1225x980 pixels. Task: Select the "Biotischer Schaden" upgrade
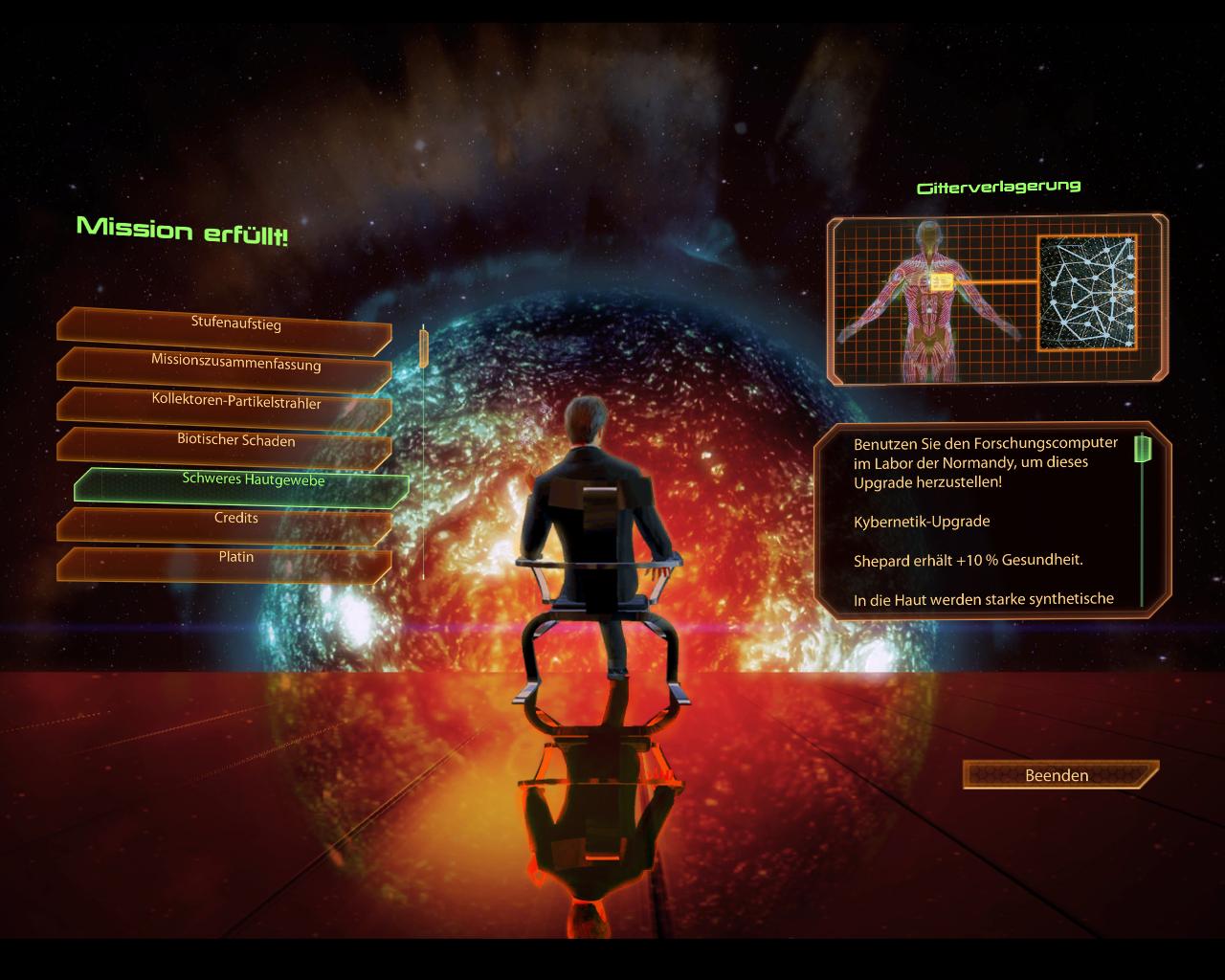coord(235,440)
